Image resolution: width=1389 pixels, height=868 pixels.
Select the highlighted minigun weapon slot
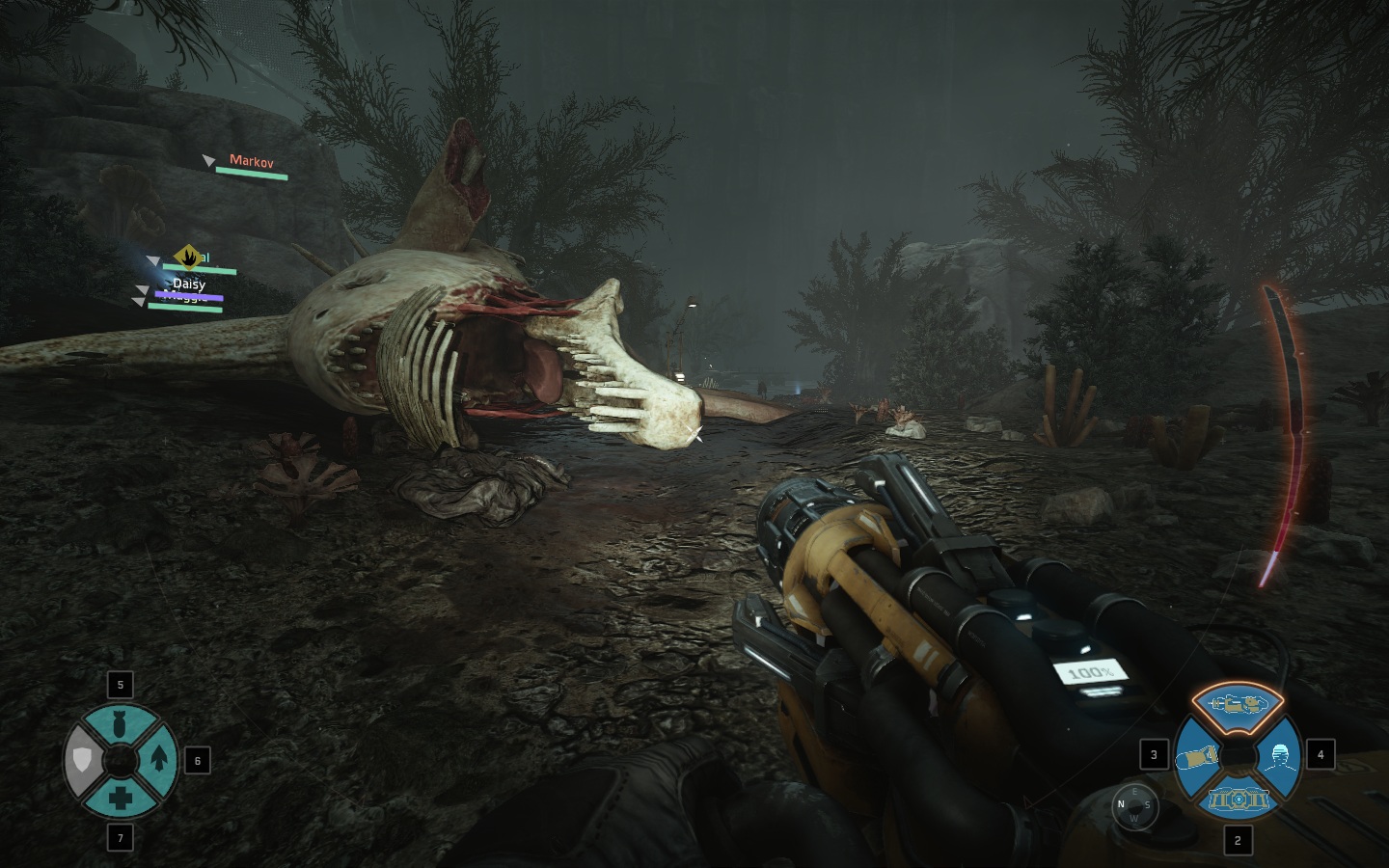1238,704
